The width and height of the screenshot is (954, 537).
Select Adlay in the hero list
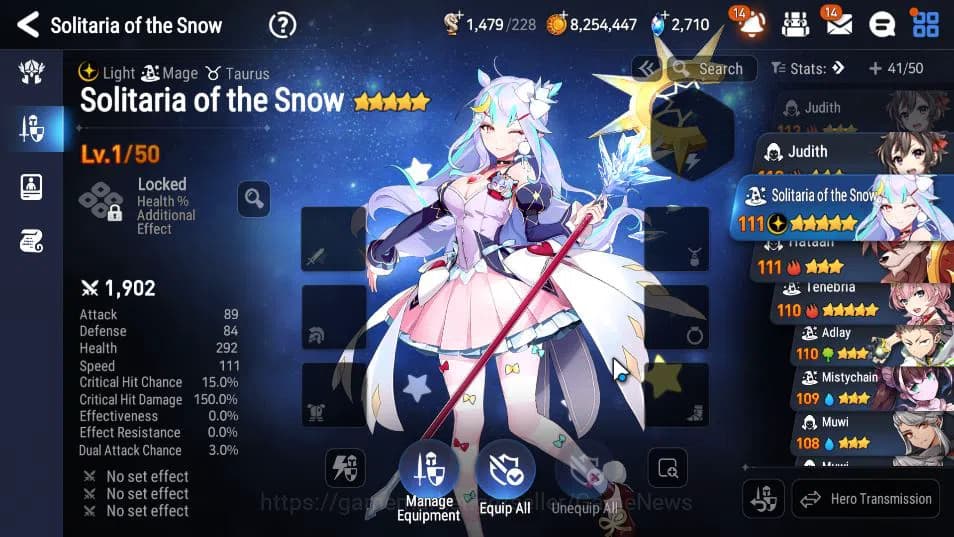860,343
